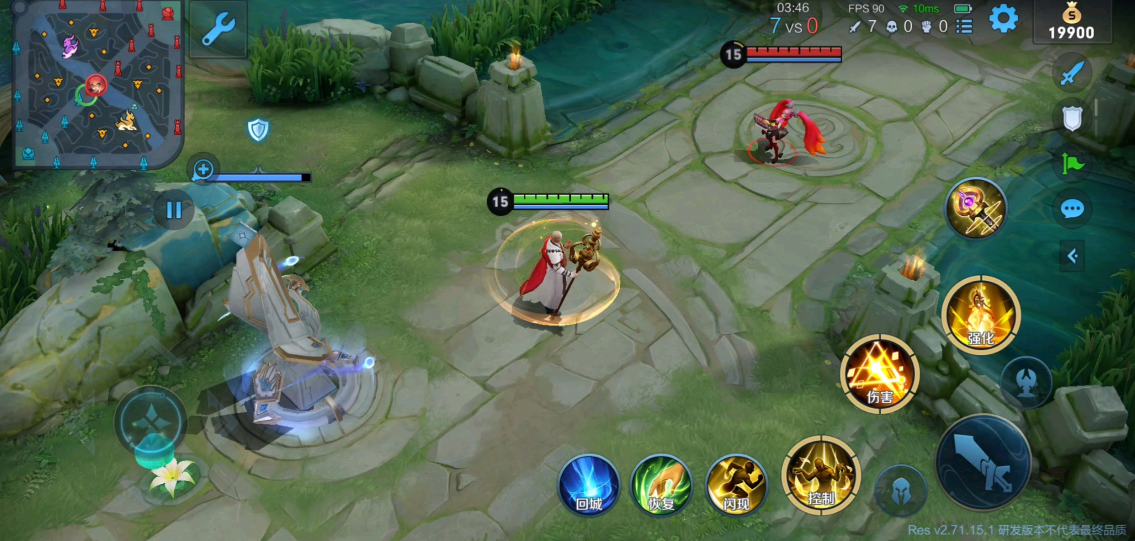1135x541 pixels.
Task: Activate the 控制 skill
Action: coord(821,475)
